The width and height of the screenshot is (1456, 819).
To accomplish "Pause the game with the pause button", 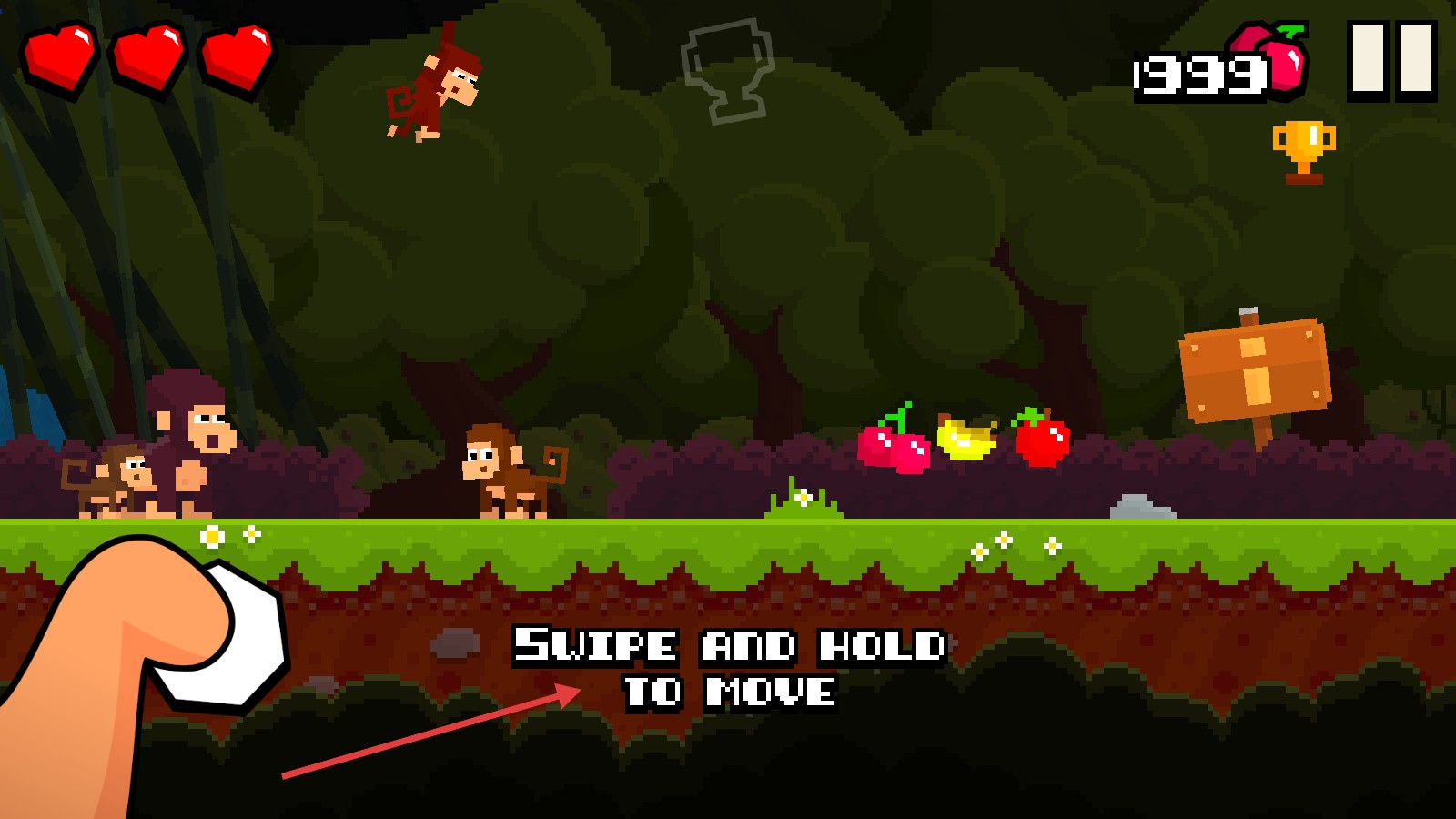I will (1391, 59).
